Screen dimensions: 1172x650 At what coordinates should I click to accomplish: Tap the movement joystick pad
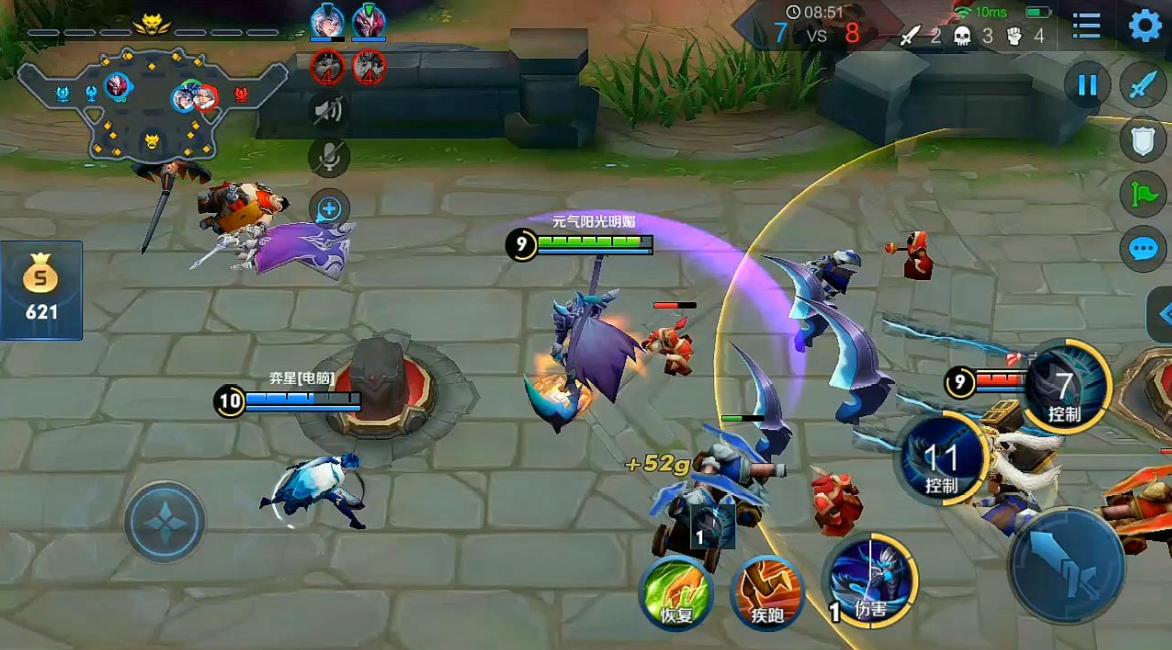pos(165,521)
